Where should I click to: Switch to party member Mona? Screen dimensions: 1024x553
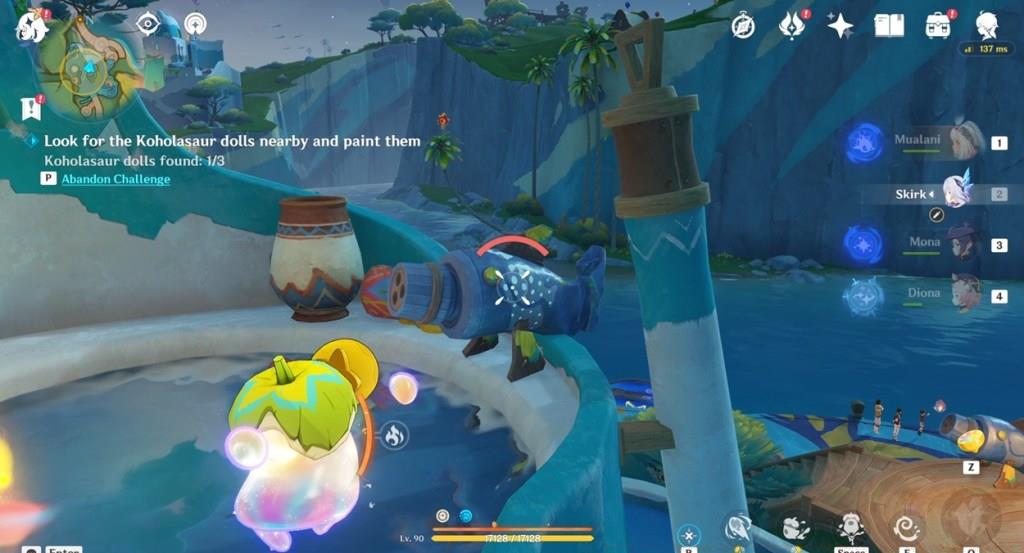(x=964, y=244)
